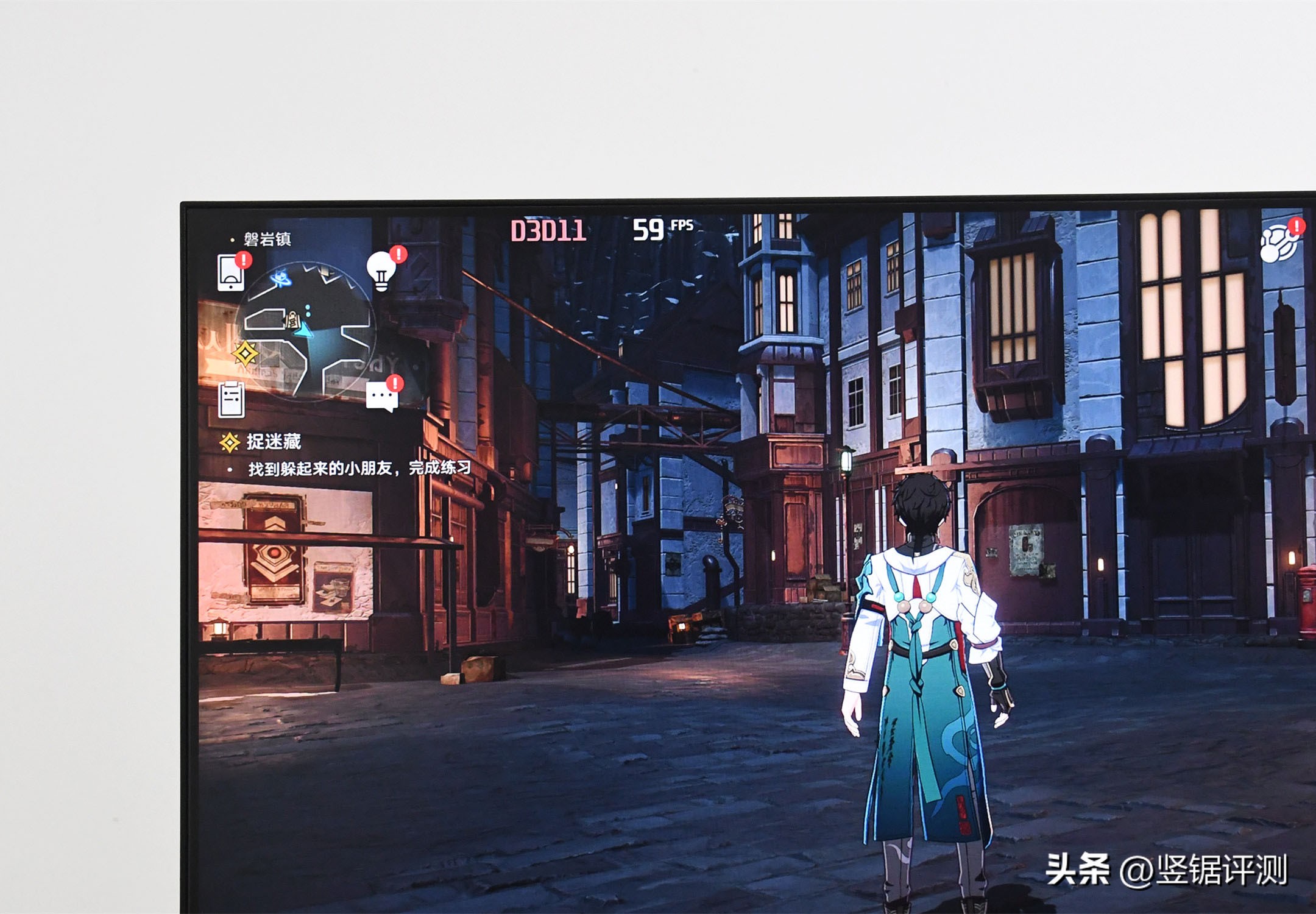Viewport: 1316px width, 914px height.
Task: Click the player direction arrow on the minimap
Action: click(x=303, y=332)
